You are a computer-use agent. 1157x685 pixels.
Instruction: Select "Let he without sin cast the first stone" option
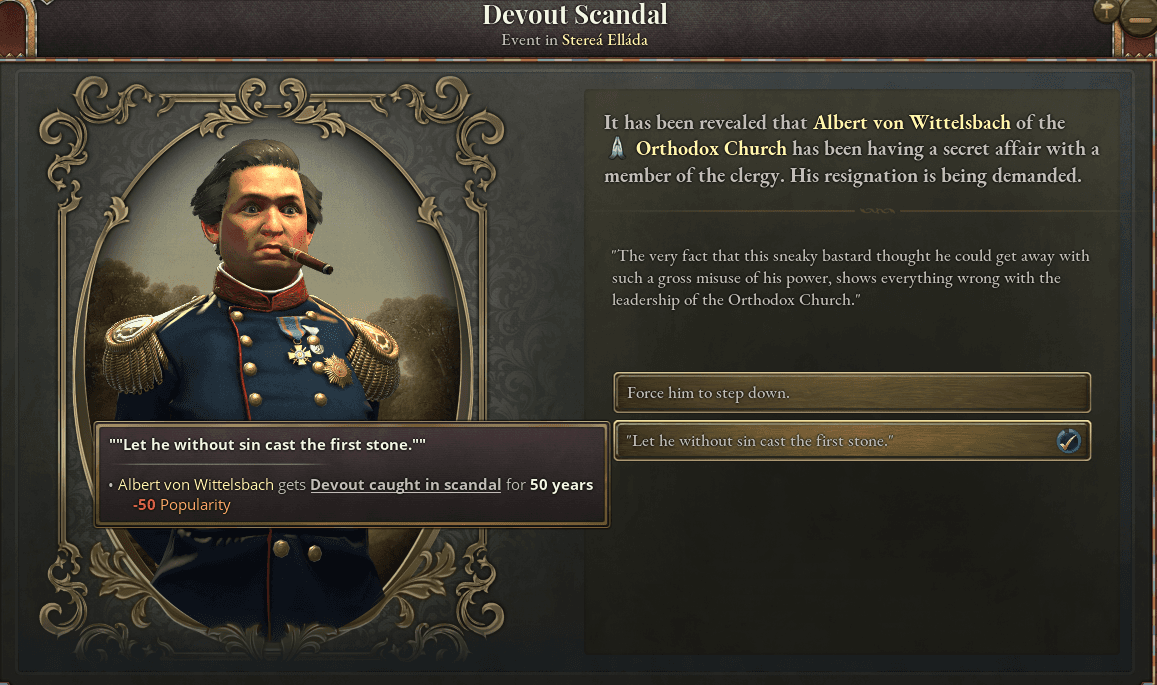point(851,441)
